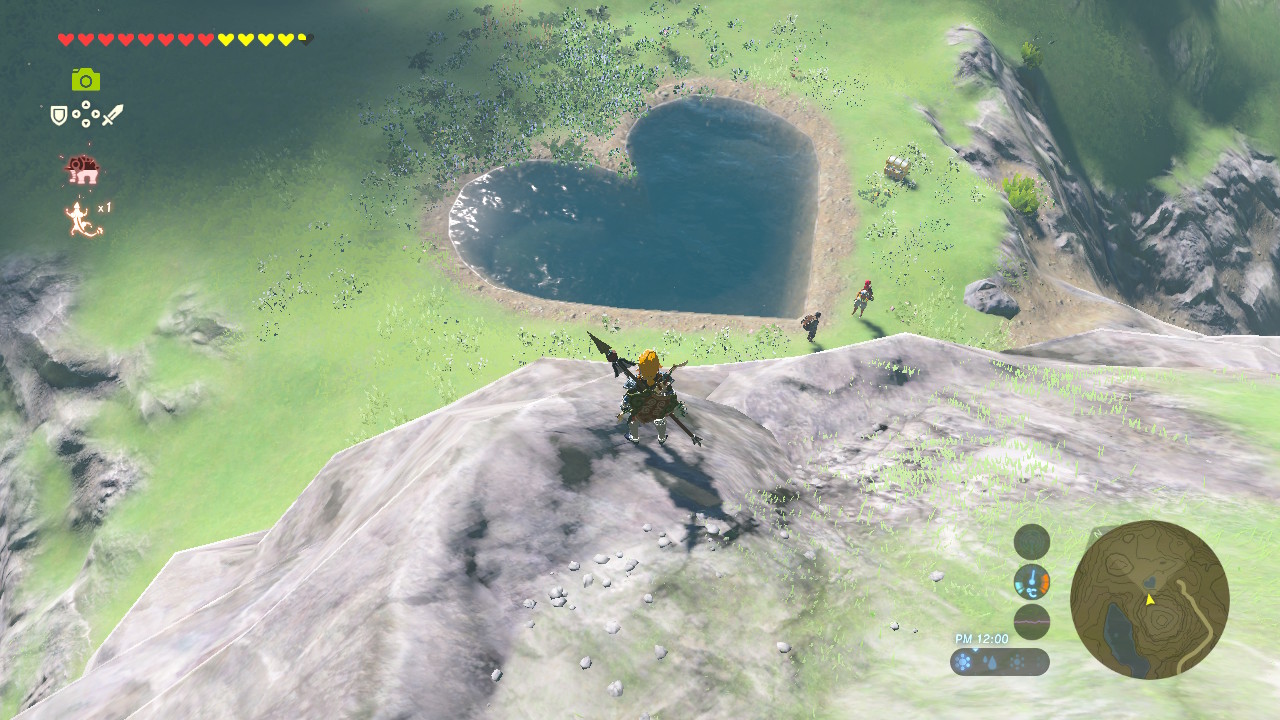Click the sword weapon quick-select icon
Image resolution: width=1280 pixels, height=720 pixels.
tap(113, 115)
